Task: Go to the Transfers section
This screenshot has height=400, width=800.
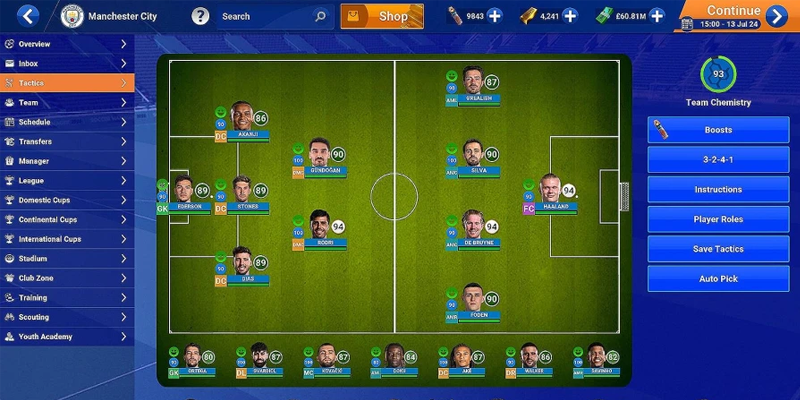Action: click(66, 142)
